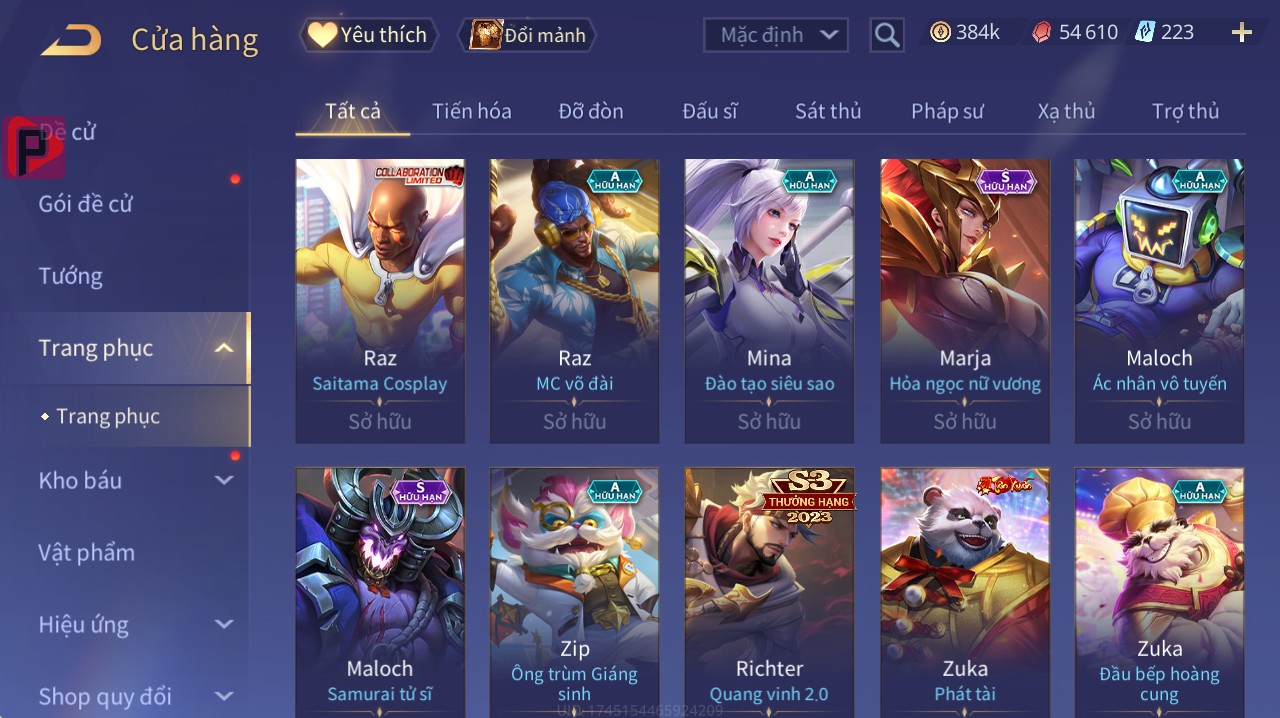Choose the Pháp sư tab
This screenshot has width=1280, height=718.
click(947, 111)
